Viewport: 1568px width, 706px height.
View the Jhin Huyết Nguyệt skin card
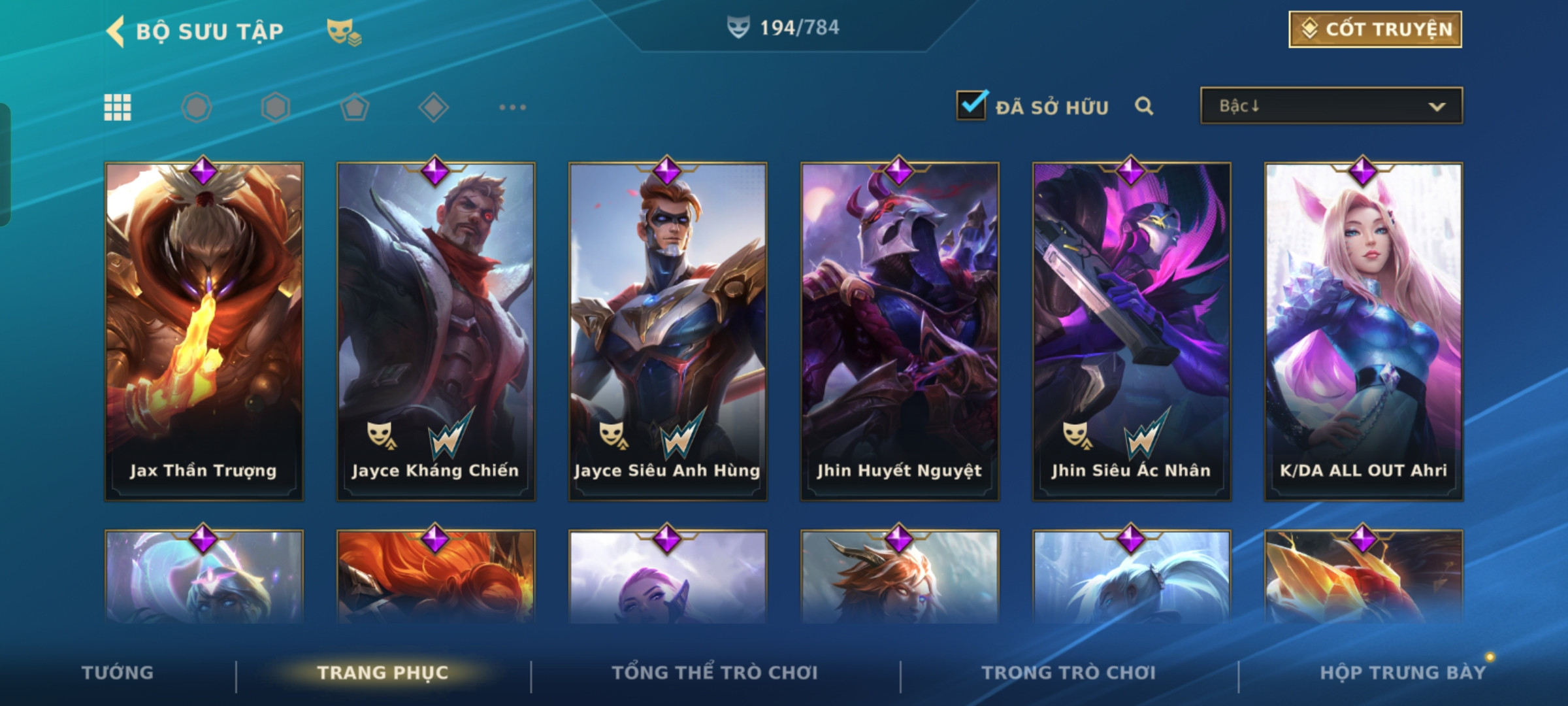tap(900, 331)
